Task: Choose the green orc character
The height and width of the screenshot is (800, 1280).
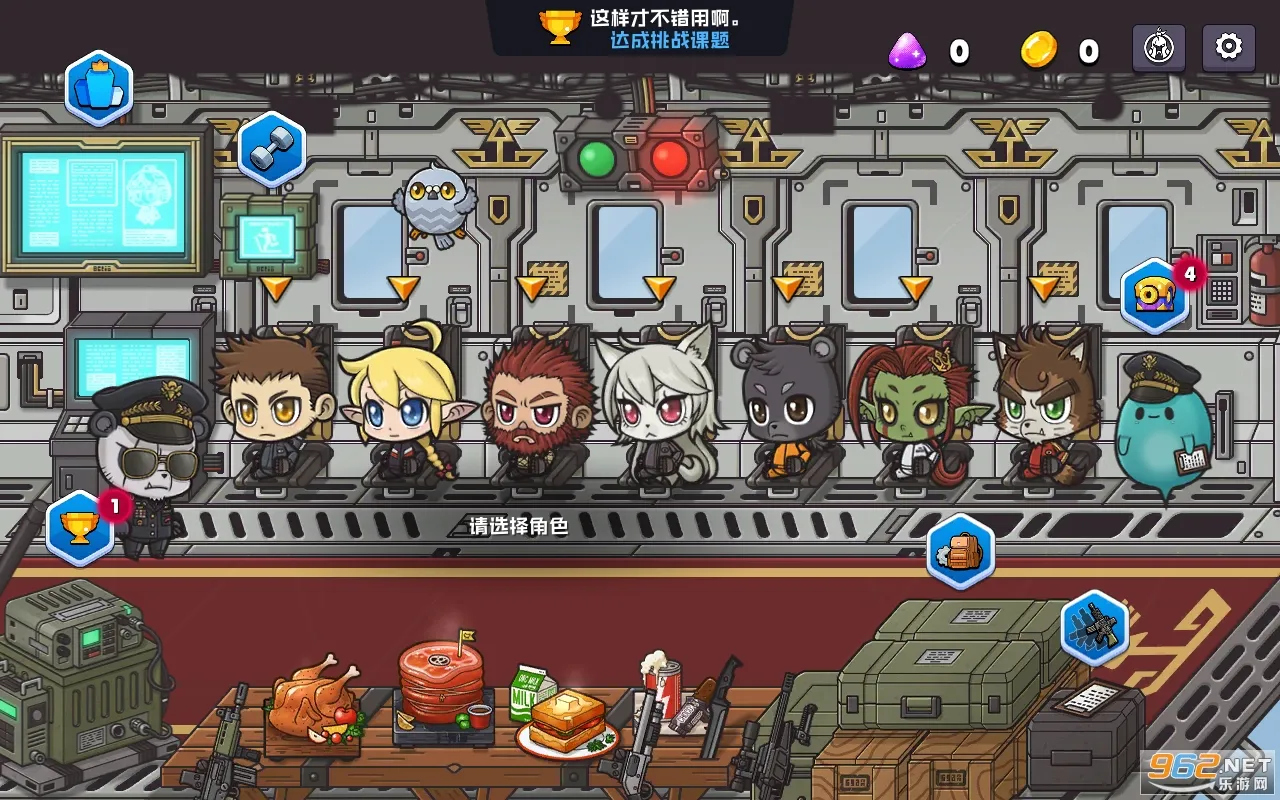Action: coord(911,410)
